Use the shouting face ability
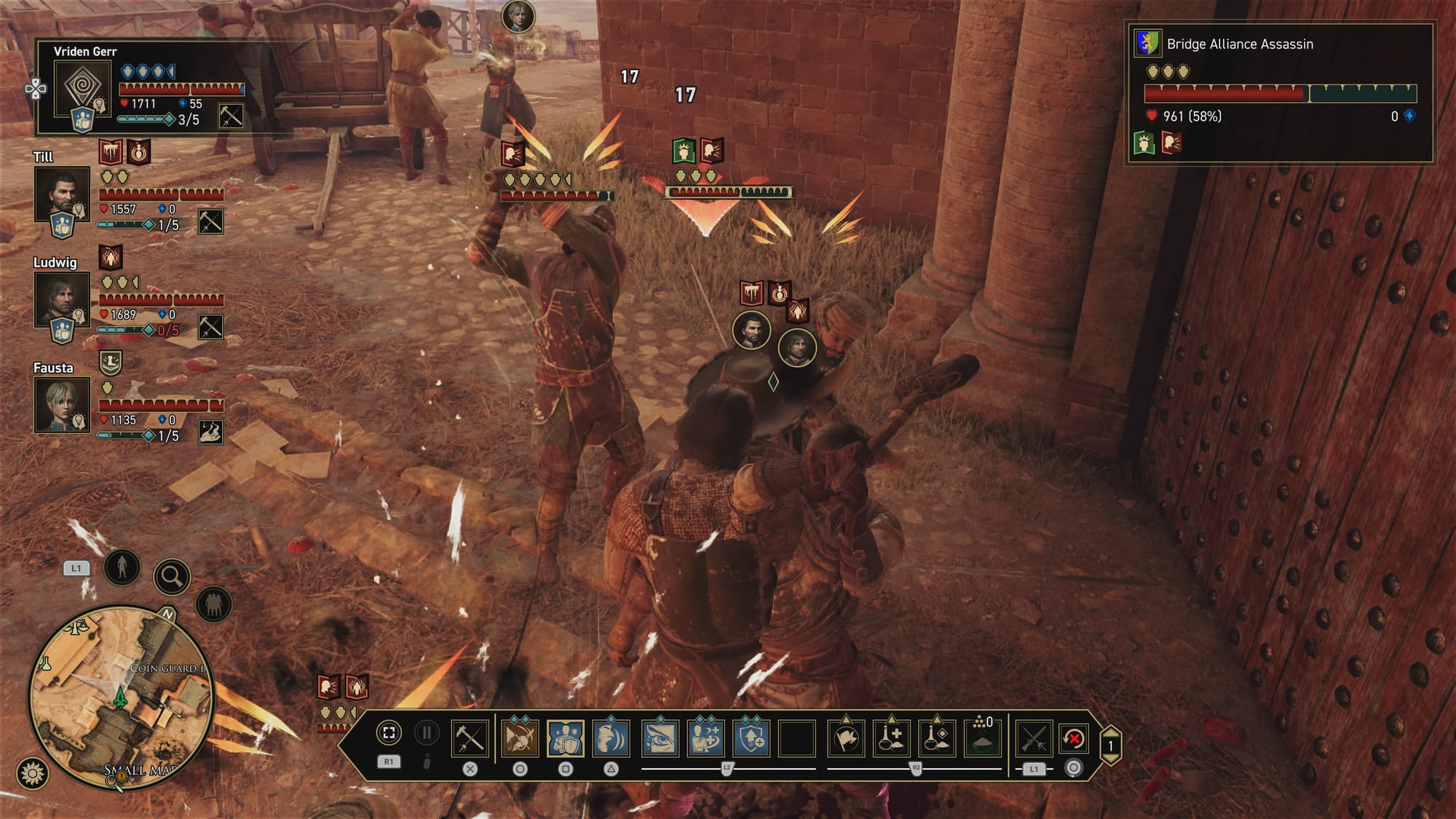Image resolution: width=1456 pixels, height=819 pixels. [x=612, y=738]
